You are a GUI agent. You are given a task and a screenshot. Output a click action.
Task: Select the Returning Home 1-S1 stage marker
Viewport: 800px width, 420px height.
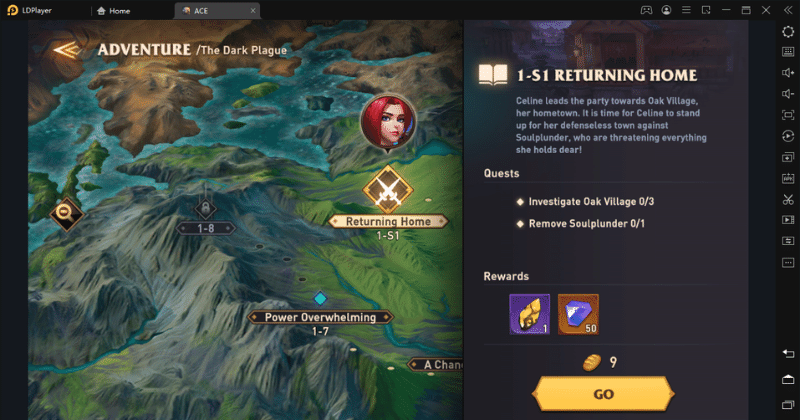(x=387, y=190)
